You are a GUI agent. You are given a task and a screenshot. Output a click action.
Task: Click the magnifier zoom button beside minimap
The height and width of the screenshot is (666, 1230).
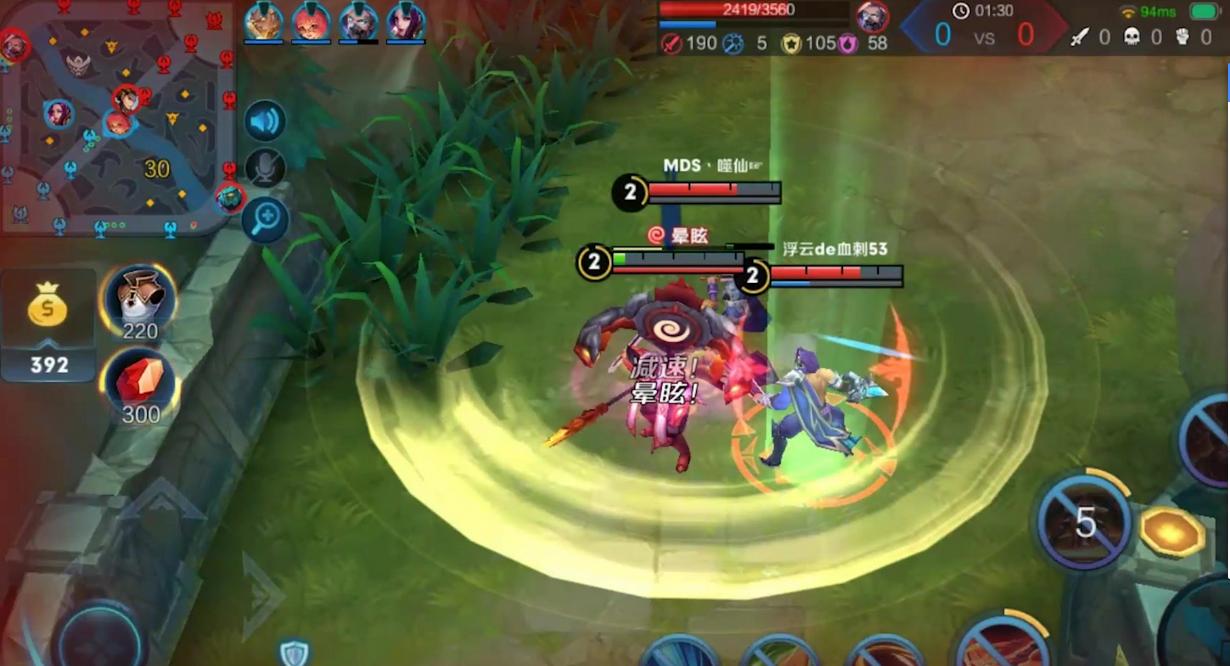(x=265, y=218)
